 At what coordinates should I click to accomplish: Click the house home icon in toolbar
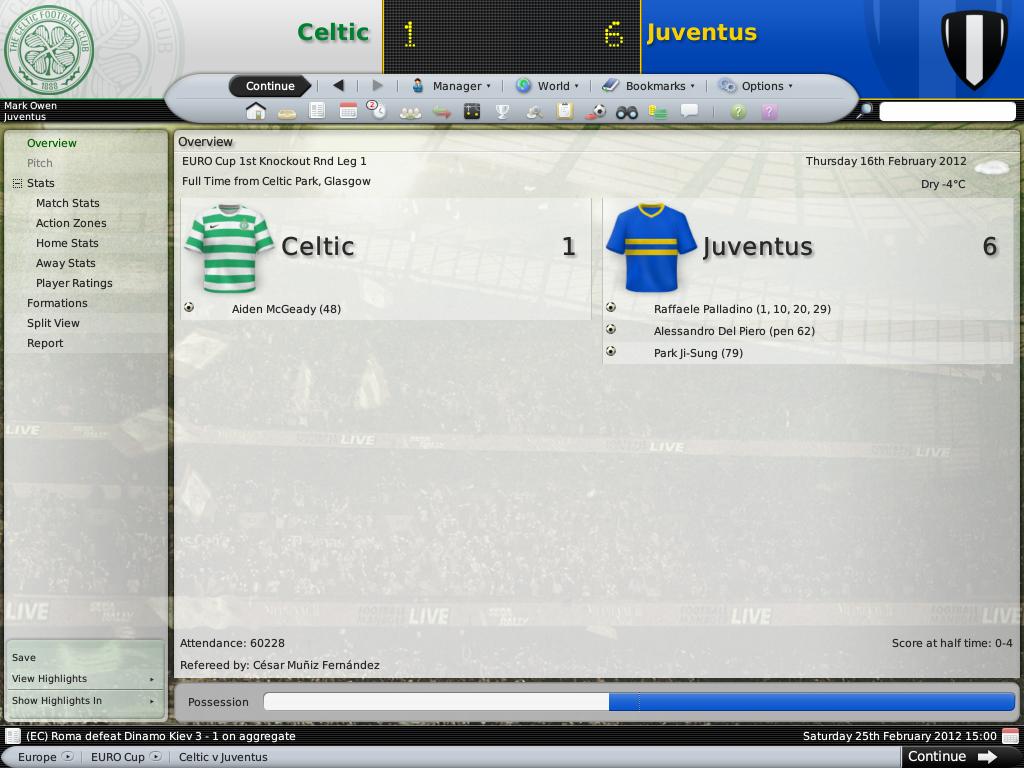pos(256,111)
